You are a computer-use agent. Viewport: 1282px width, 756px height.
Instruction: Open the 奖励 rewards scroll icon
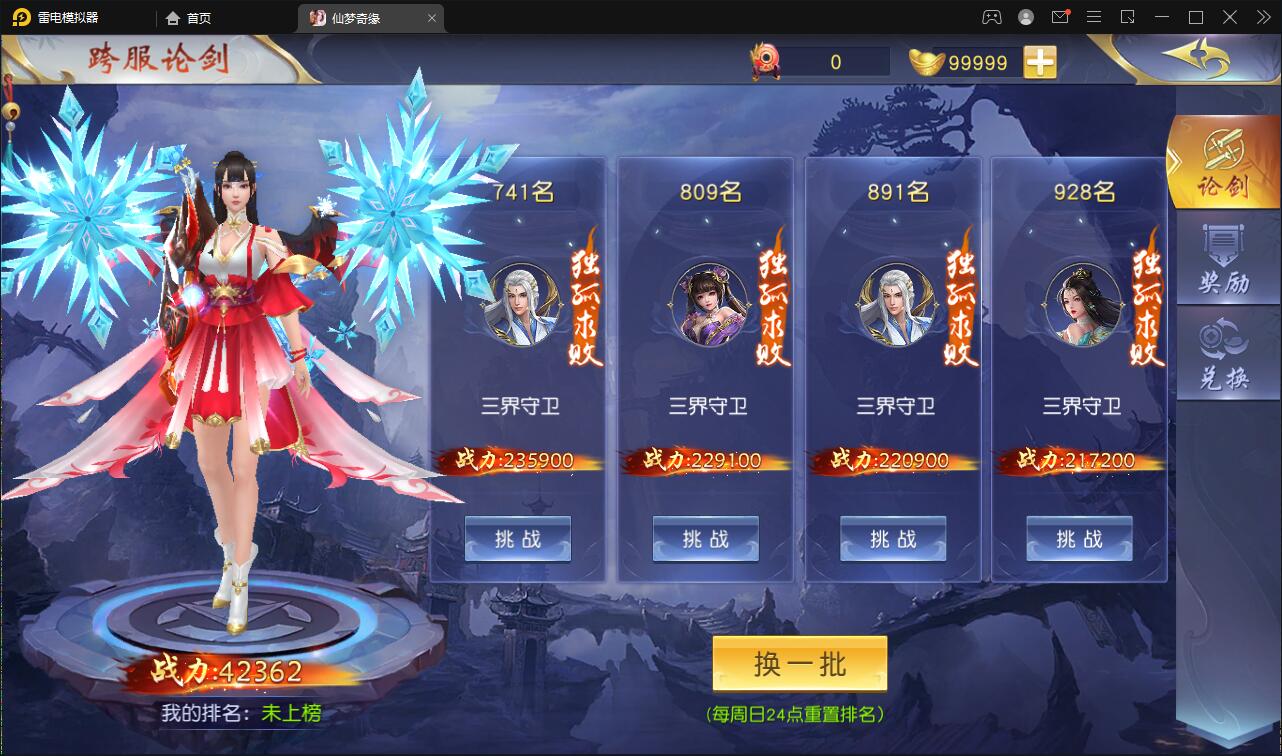tap(1227, 258)
